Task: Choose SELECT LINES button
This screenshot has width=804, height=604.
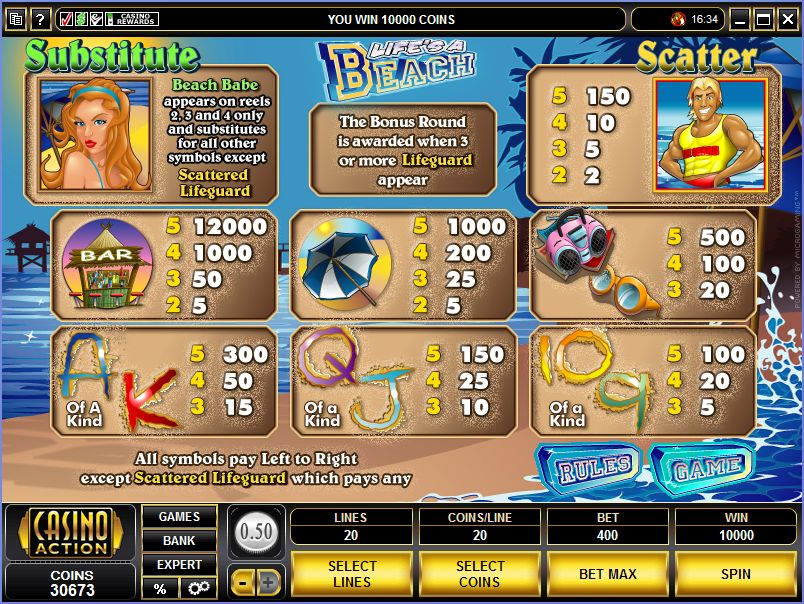Action: pos(352,574)
